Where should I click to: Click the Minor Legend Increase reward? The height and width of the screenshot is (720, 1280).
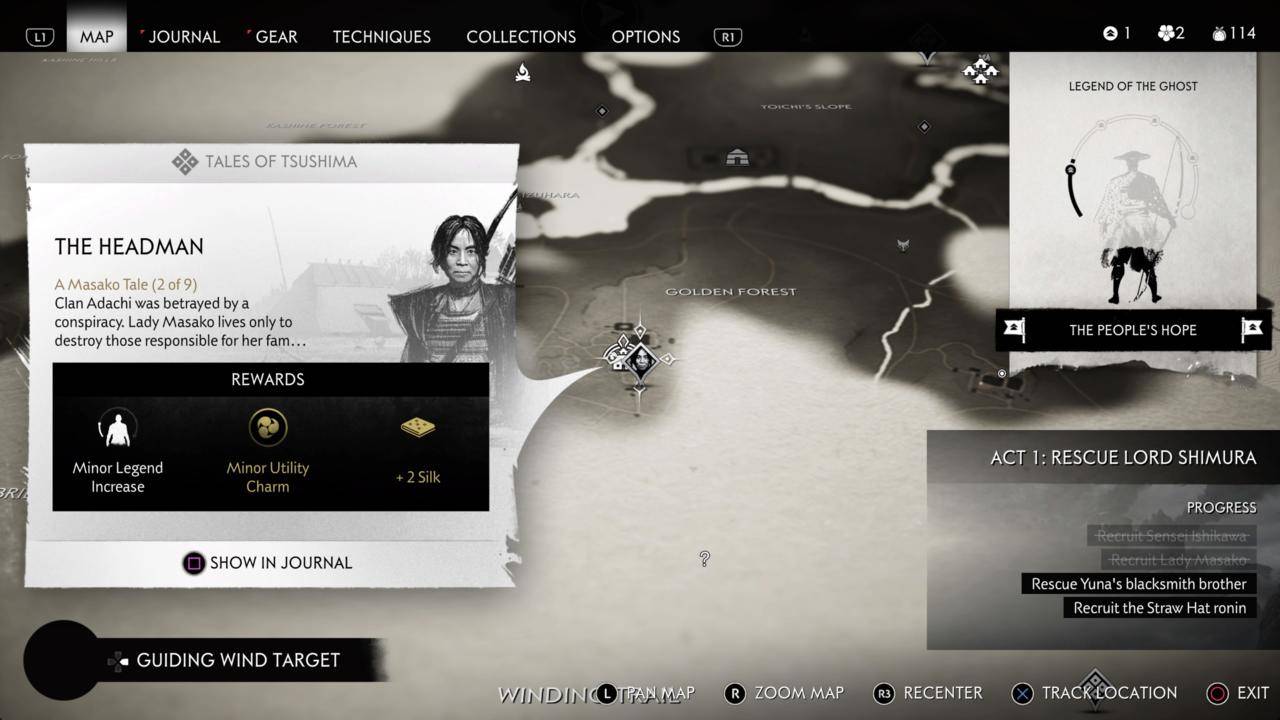pyautogui.click(x=118, y=450)
